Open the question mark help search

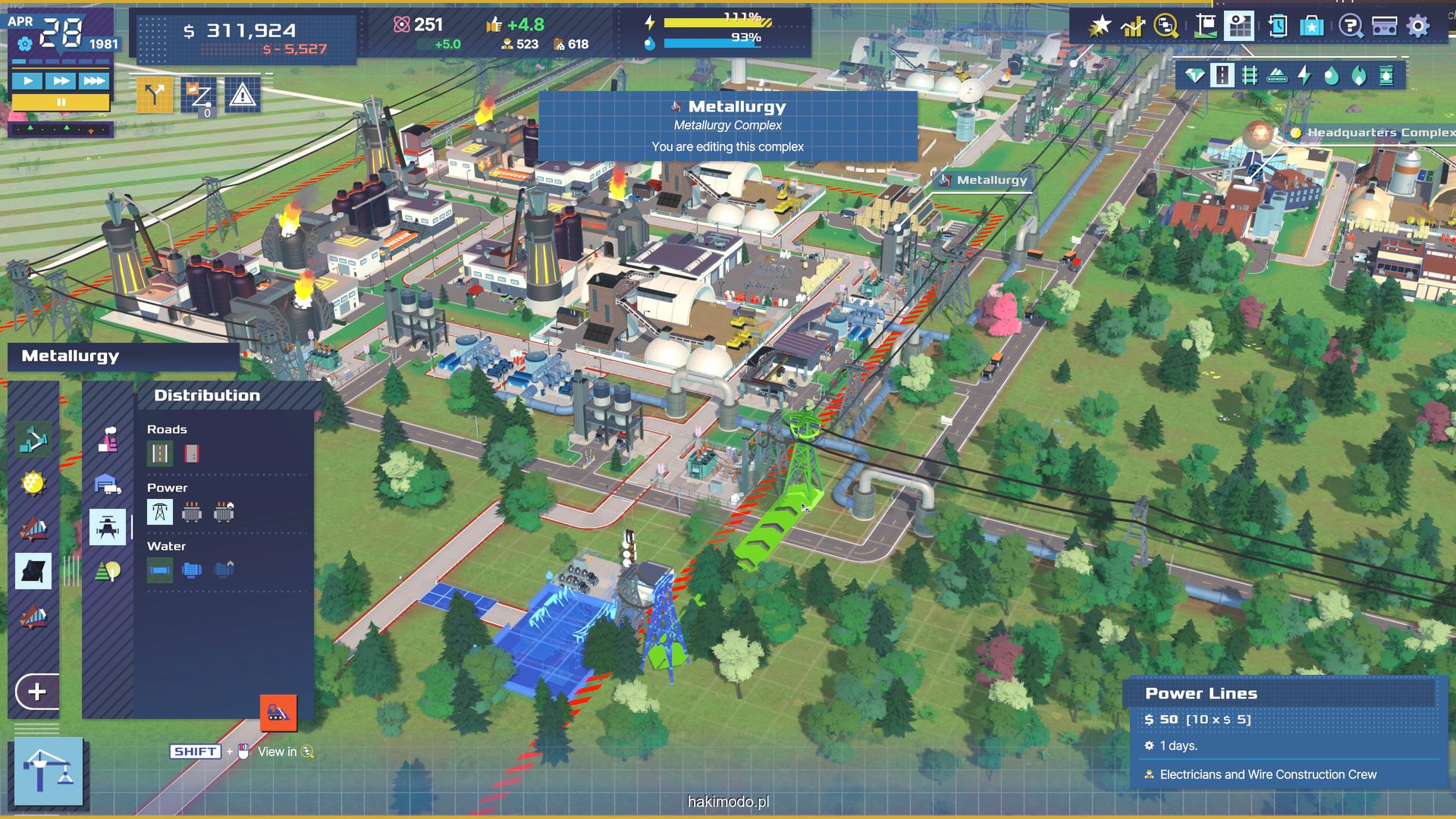click(x=1349, y=27)
